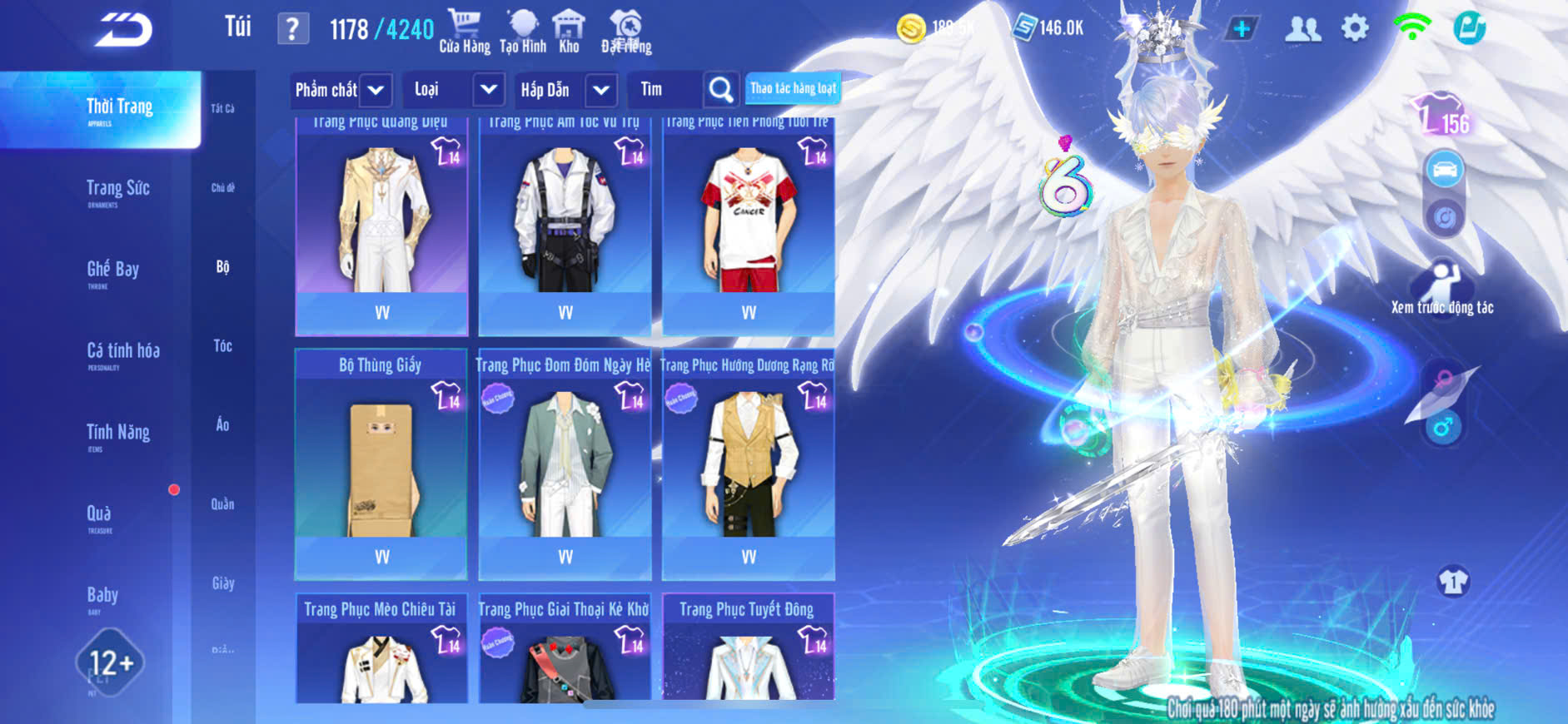Switch to the Ghế Bay tab
This screenshot has height=724, width=1568.
click(x=113, y=271)
